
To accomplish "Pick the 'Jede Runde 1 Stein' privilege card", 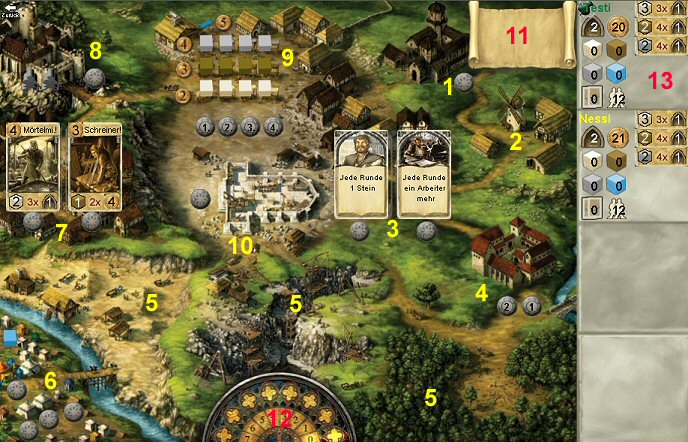I will tap(359, 173).
